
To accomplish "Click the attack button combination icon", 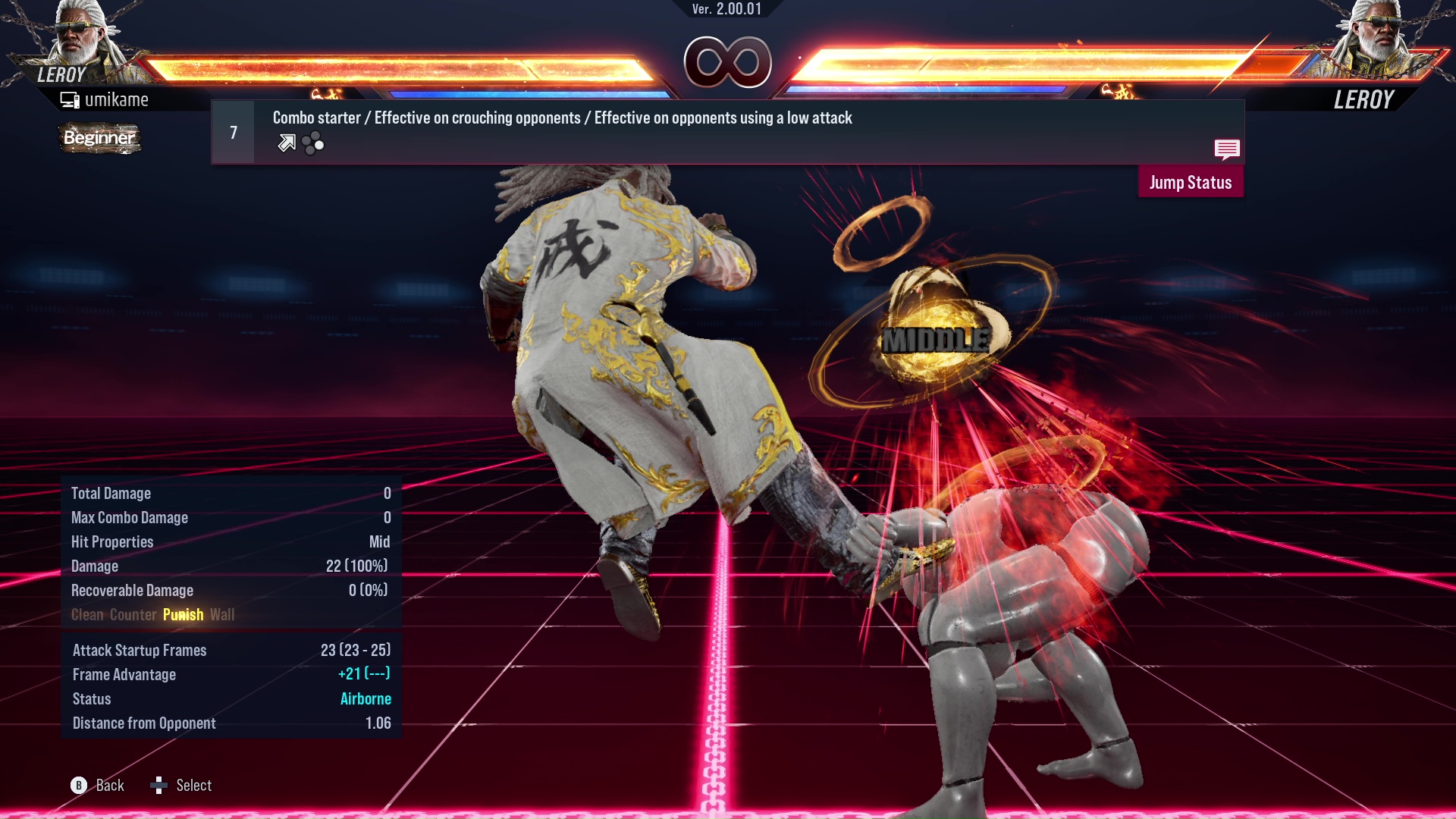I will [x=312, y=143].
